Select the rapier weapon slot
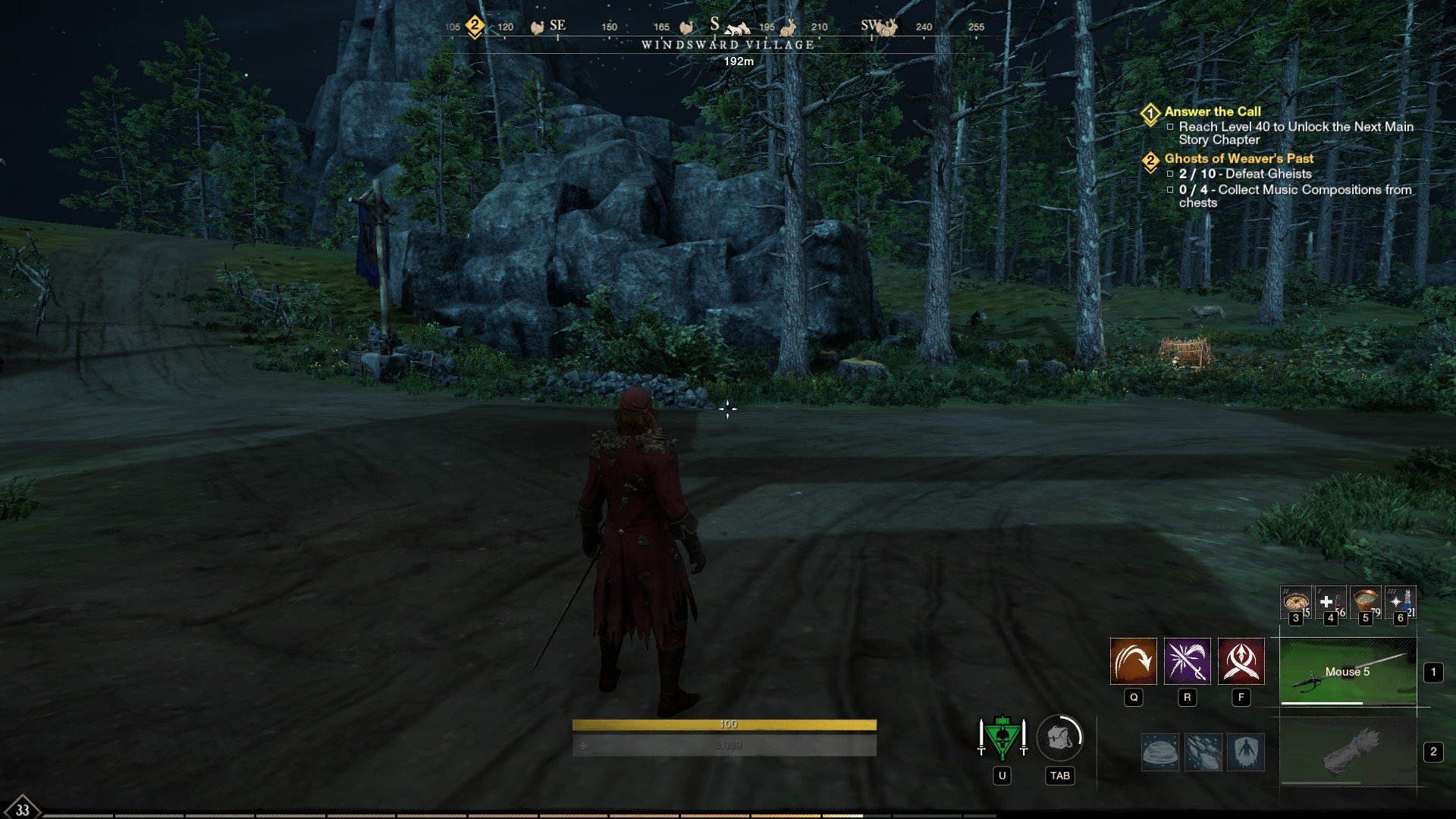The image size is (1456, 819). 1348,672
